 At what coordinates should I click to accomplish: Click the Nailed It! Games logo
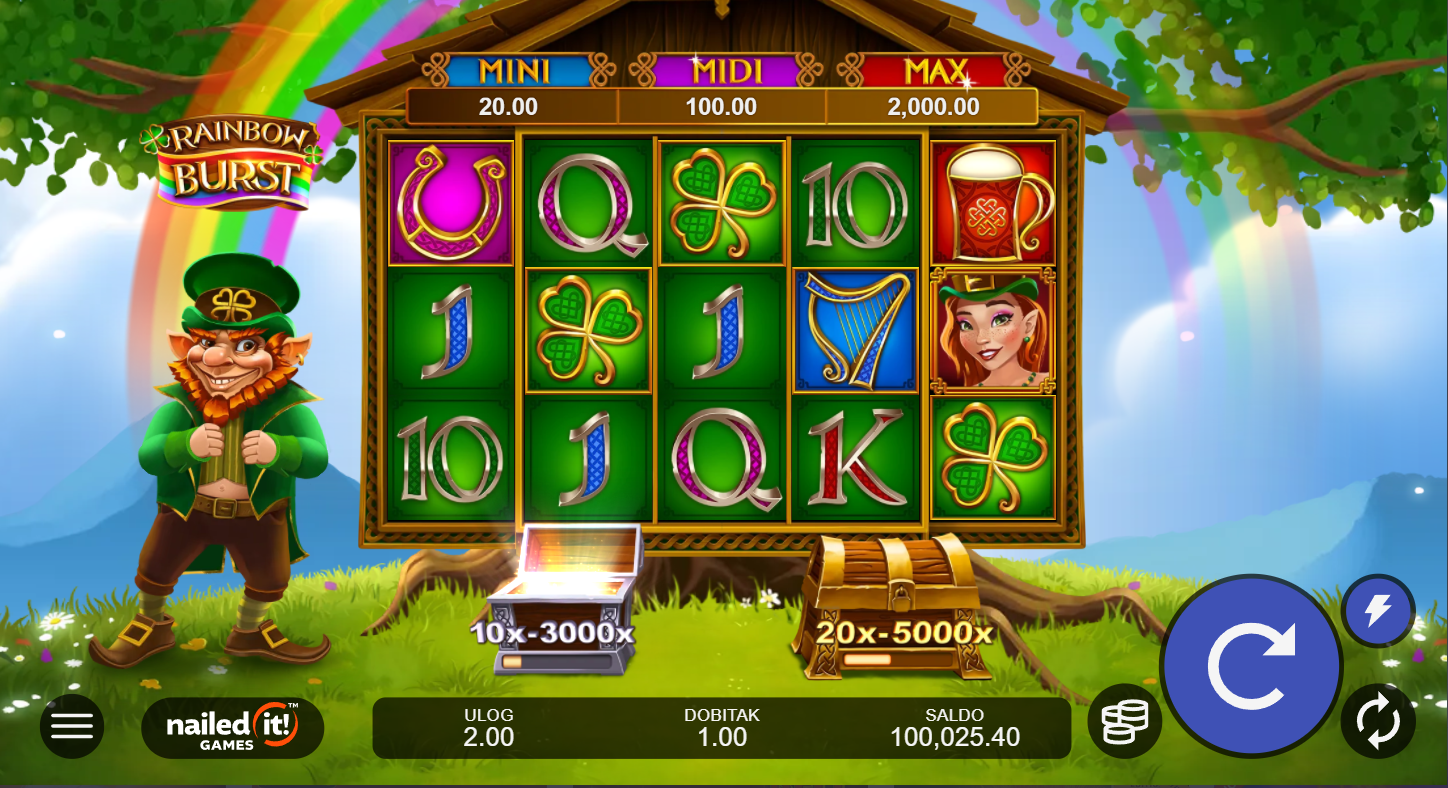[x=232, y=727]
